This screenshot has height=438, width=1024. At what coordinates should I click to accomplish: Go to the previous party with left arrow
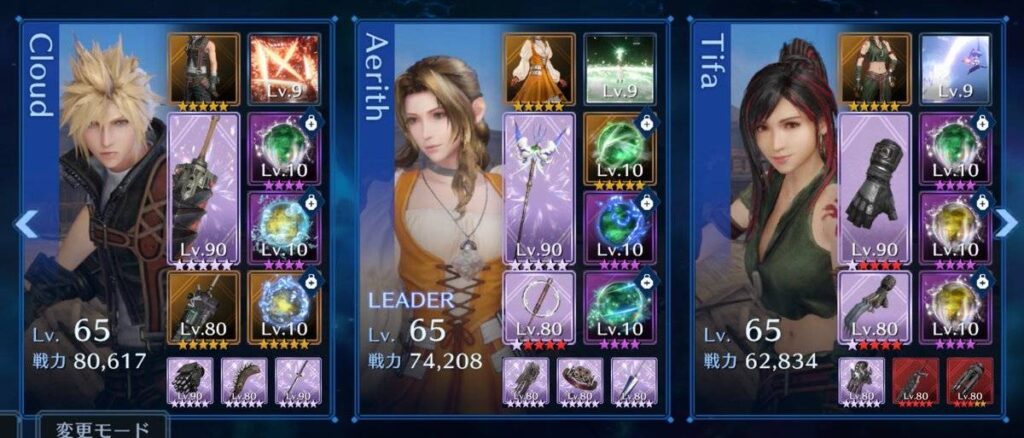click(x=27, y=224)
